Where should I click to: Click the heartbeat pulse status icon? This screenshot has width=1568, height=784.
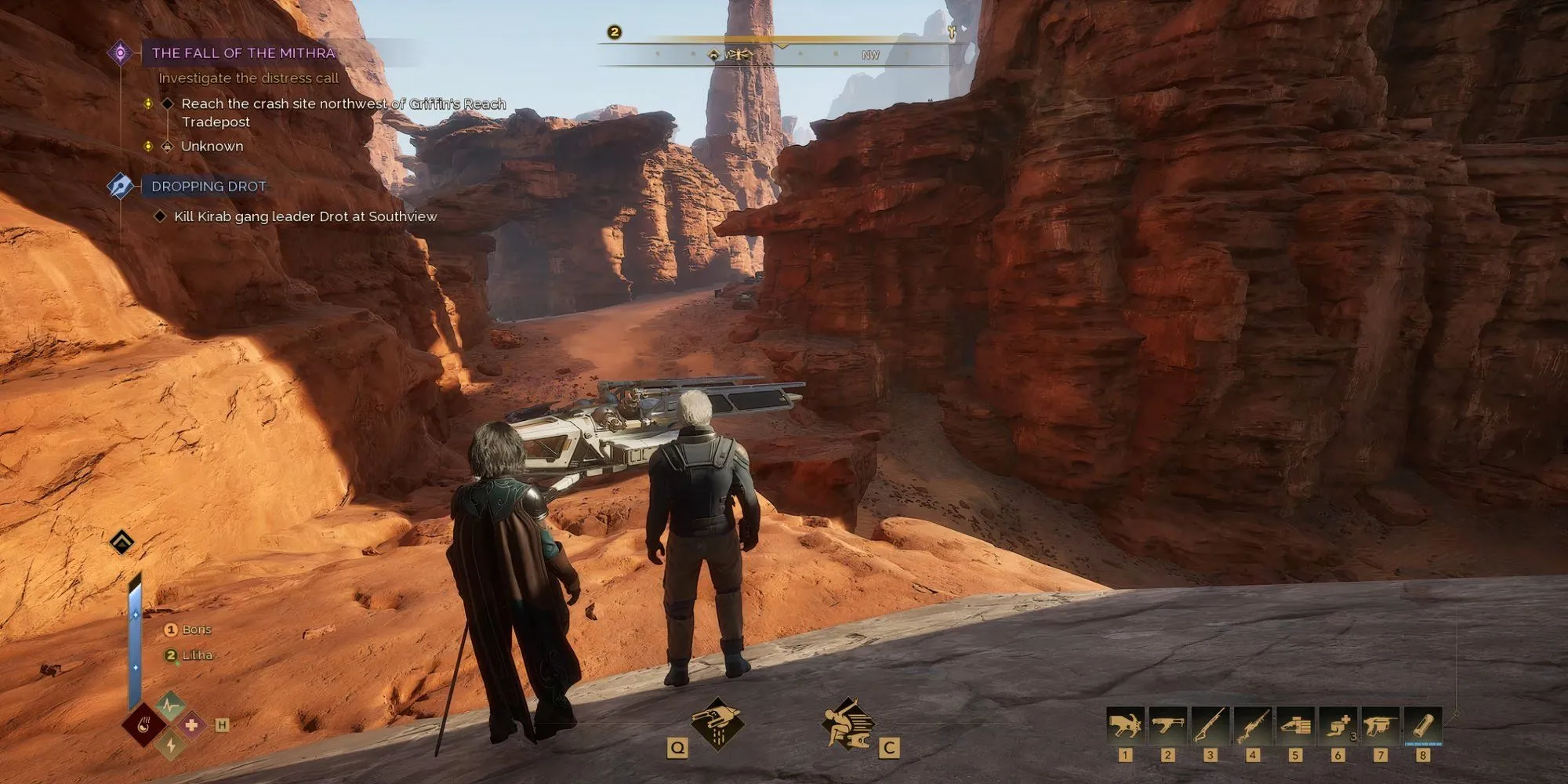(x=170, y=706)
